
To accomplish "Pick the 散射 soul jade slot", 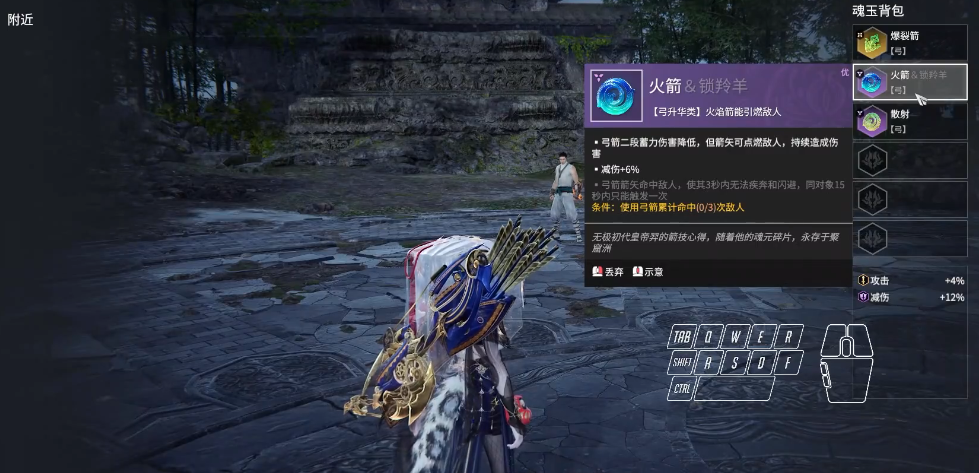I will tap(909, 121).
